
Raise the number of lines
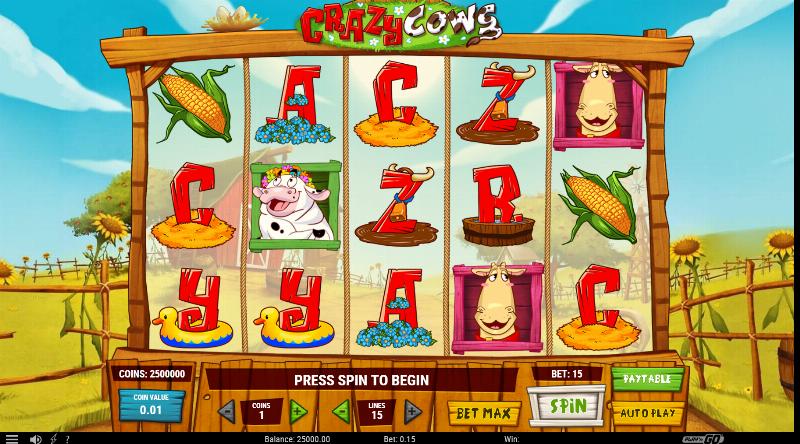(412, 410)
